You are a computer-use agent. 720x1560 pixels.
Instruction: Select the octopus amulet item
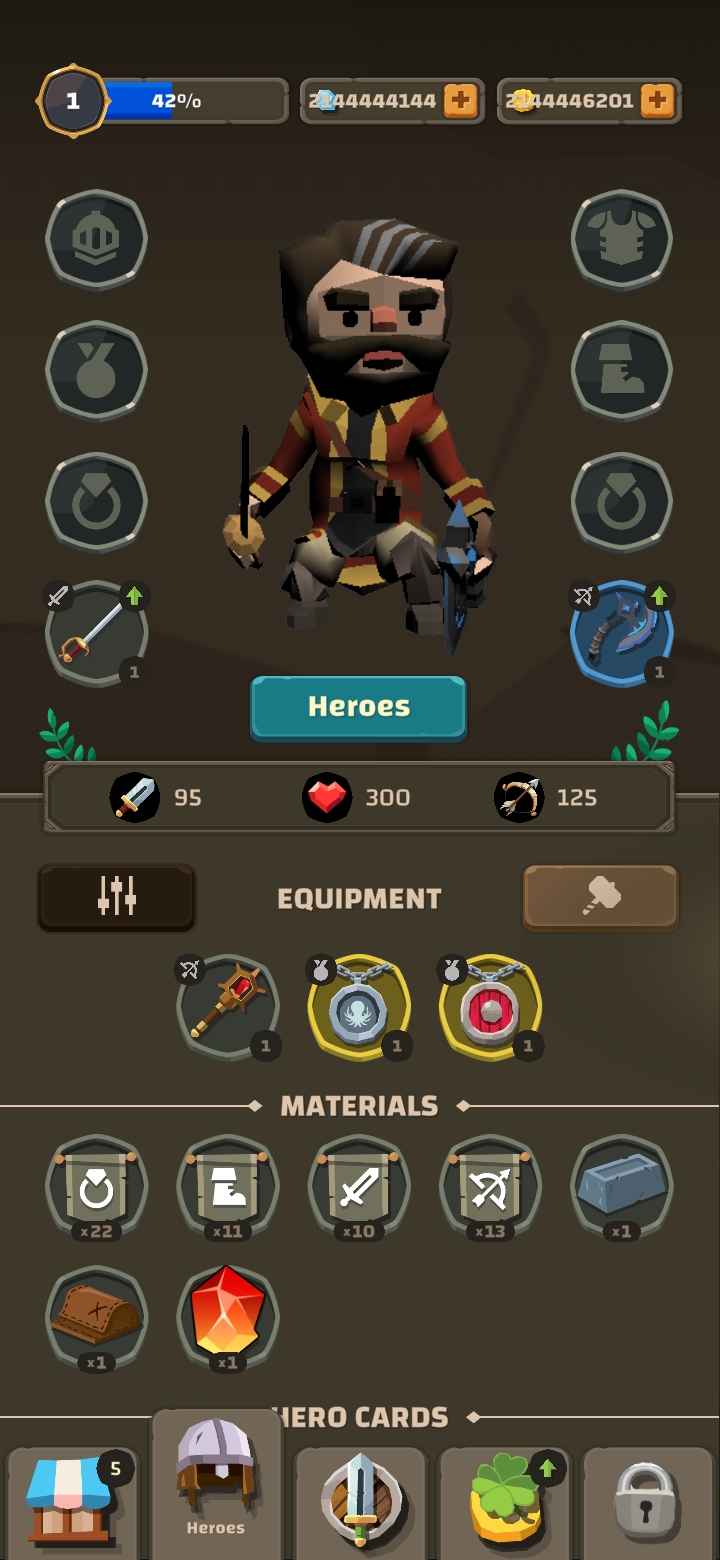[359, 1007]
